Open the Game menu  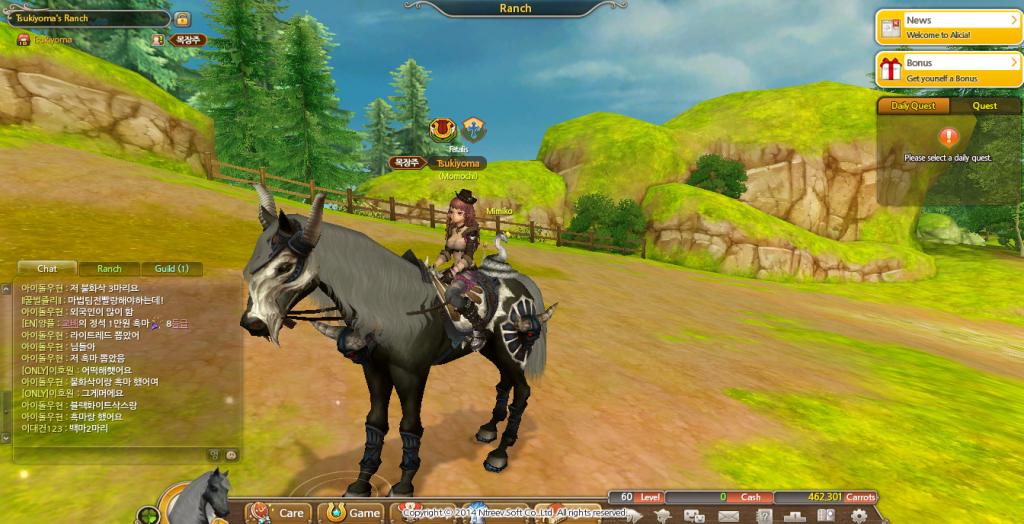(x=351, y=512)
